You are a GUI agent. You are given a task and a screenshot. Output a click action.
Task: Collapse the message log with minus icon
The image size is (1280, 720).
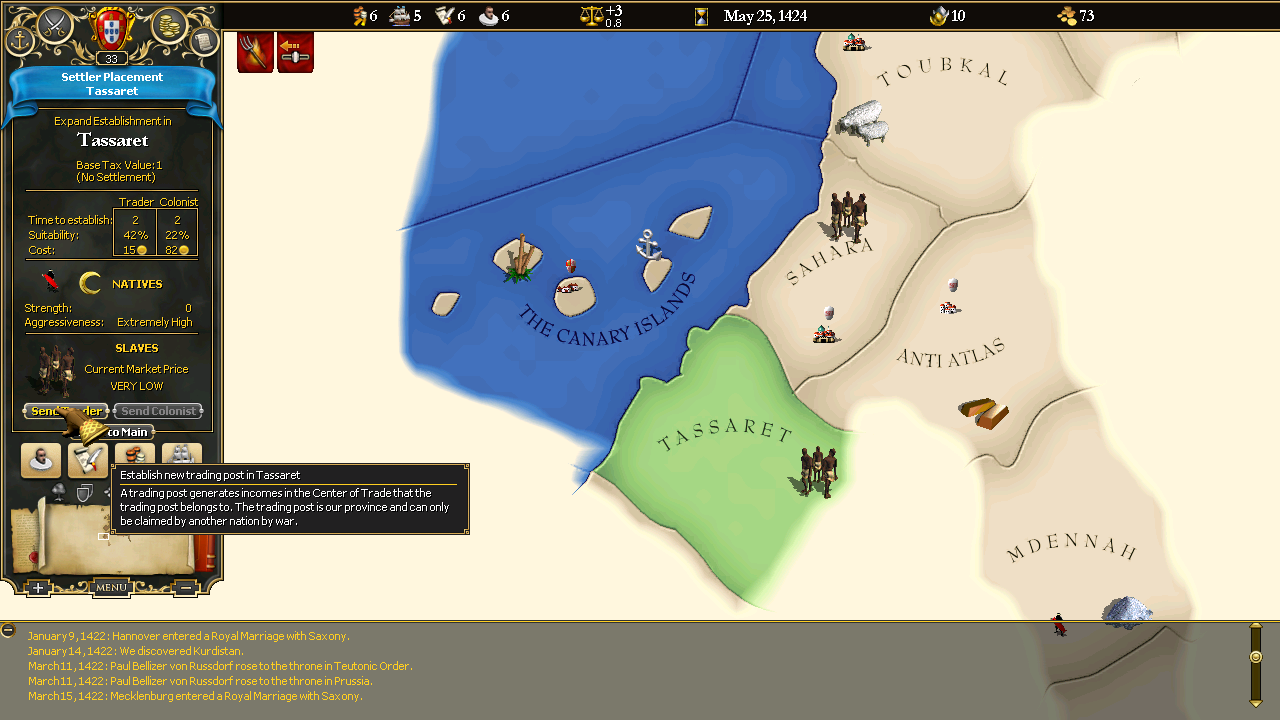coord(8,630)
